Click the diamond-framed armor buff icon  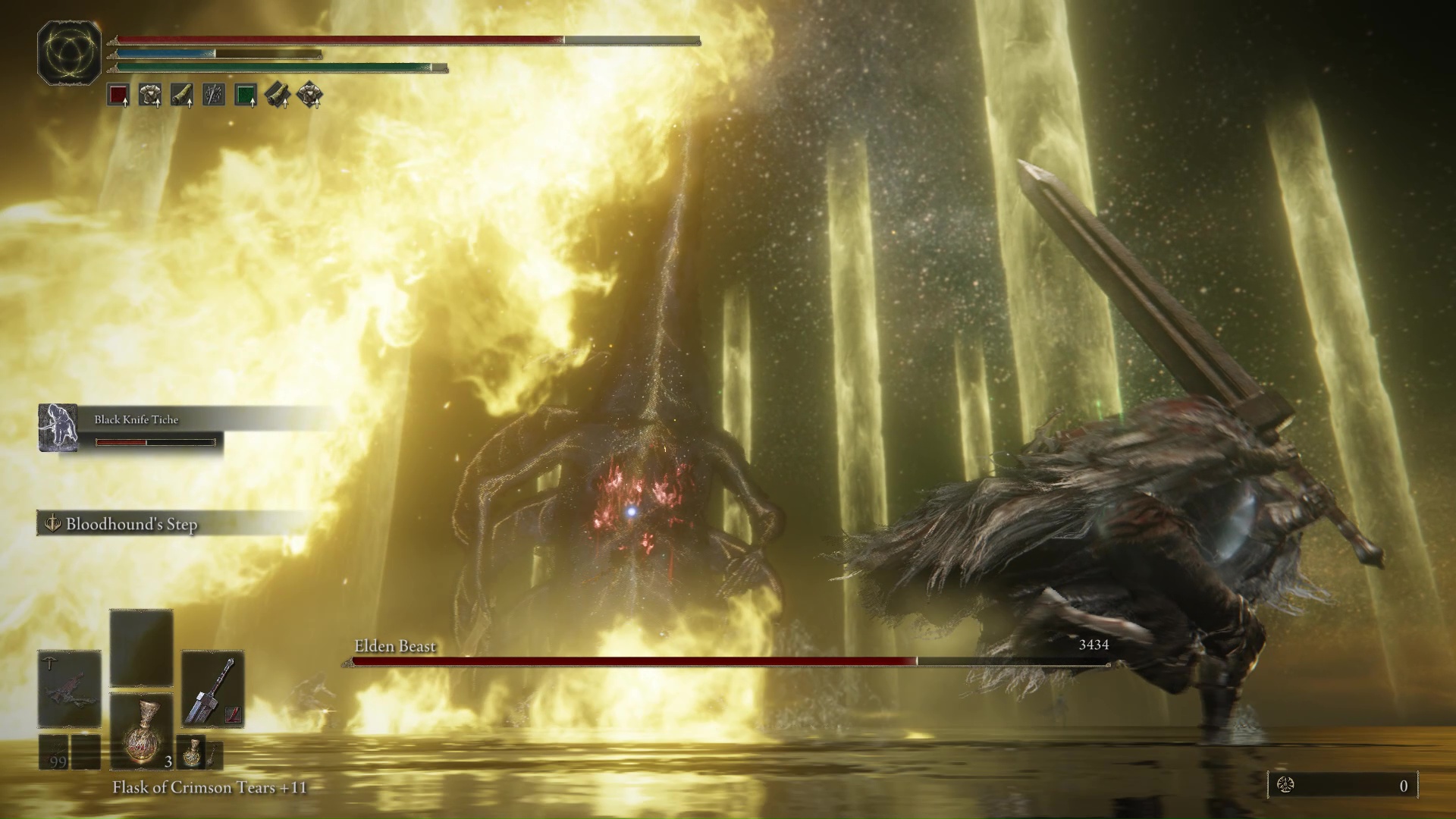(309, 96)
